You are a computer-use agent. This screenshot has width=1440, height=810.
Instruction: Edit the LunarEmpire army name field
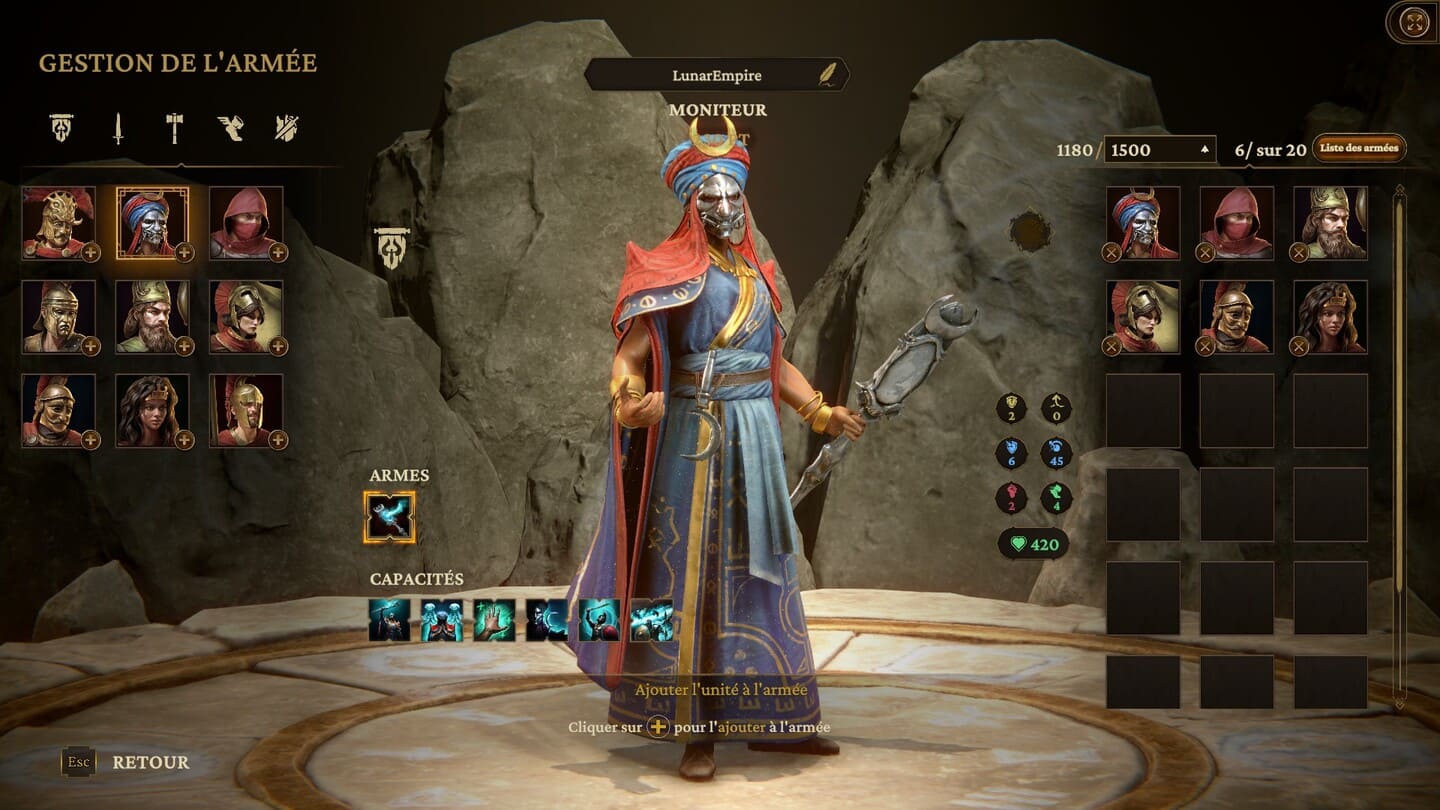[716, 75]
